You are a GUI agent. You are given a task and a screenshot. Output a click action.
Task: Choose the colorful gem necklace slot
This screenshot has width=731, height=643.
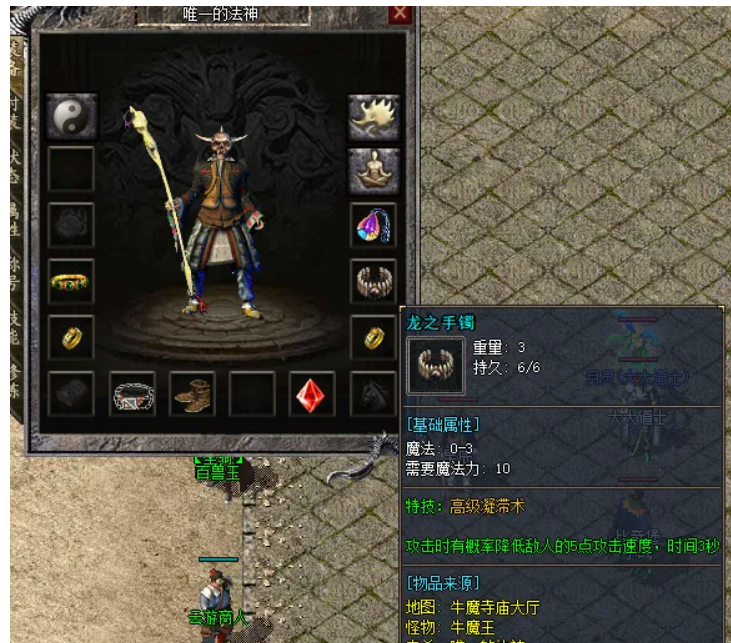coord(373,227)
